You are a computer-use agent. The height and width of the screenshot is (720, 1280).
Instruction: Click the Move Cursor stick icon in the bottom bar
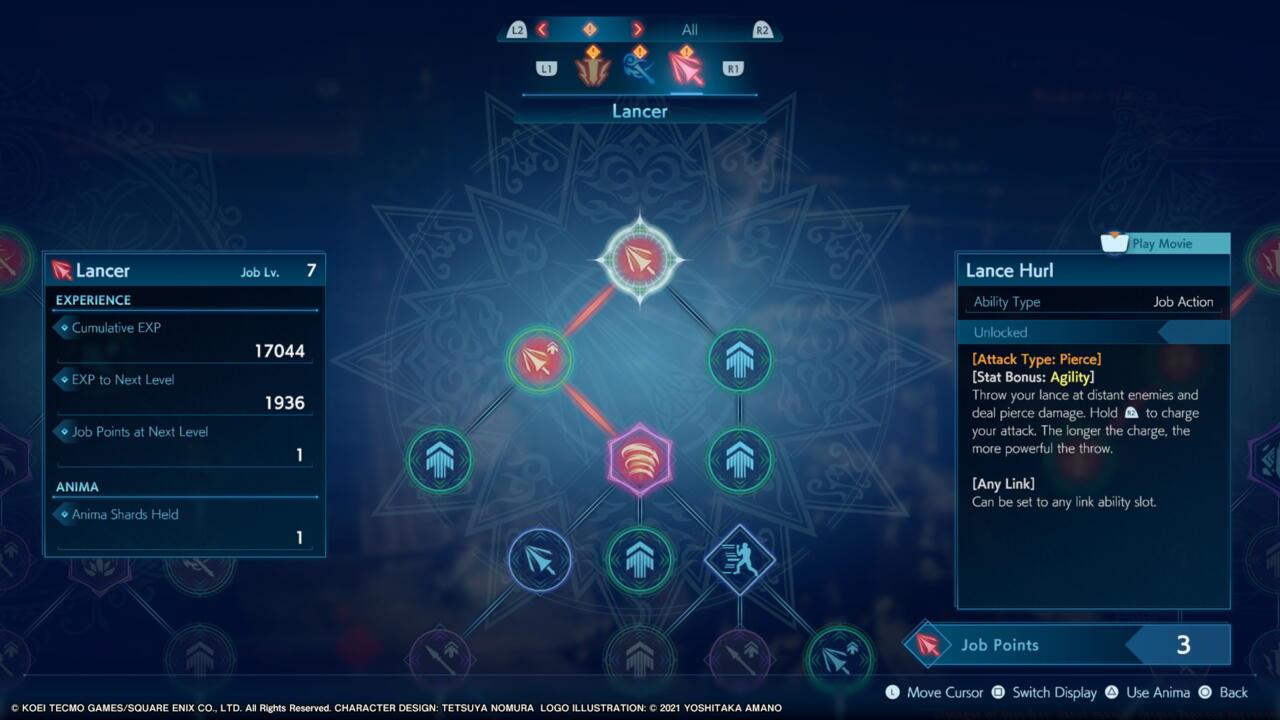tap(892, 692)
